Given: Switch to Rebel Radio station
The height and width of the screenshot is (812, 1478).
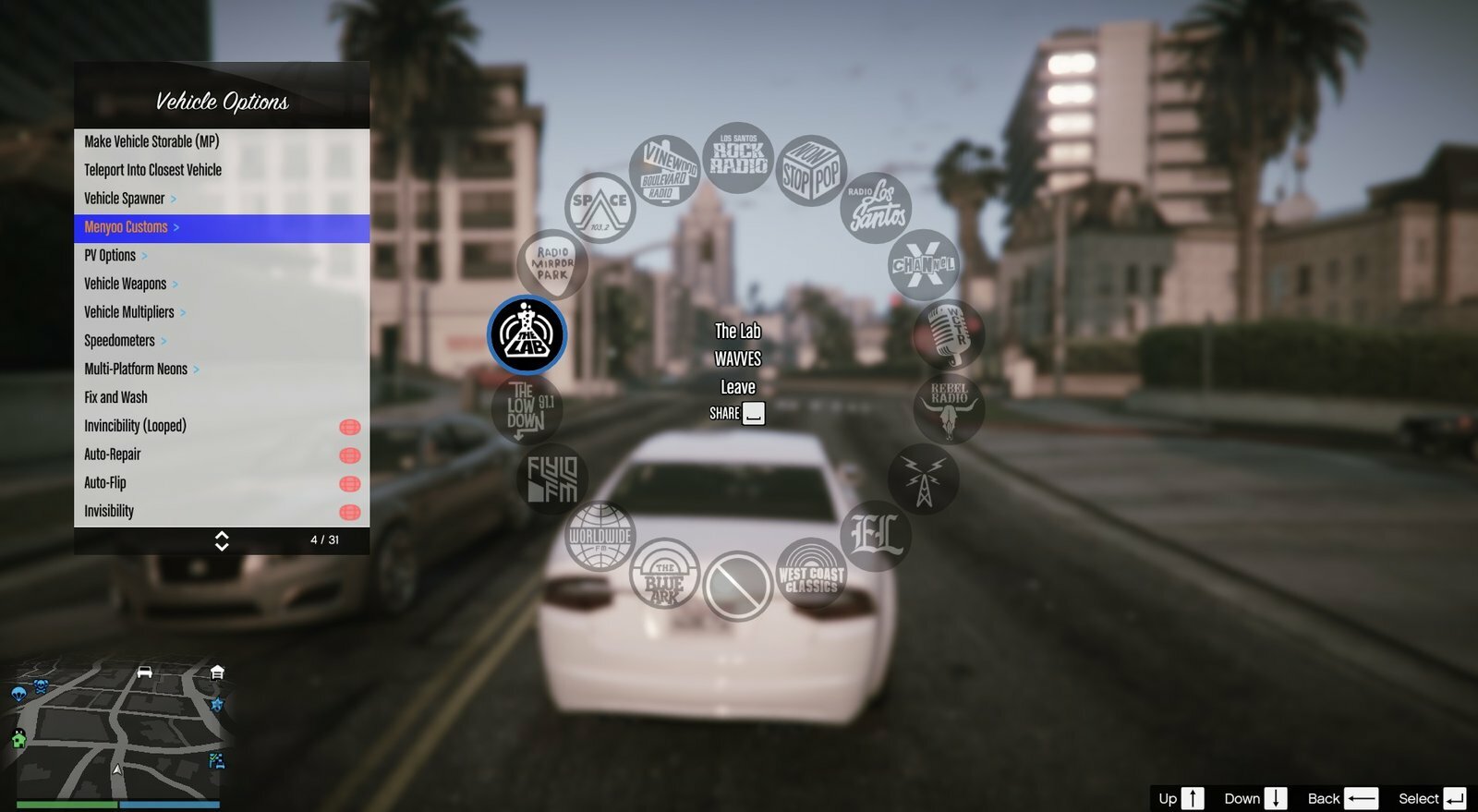Looking at the screenshot, I should click(x=949, y=407).
